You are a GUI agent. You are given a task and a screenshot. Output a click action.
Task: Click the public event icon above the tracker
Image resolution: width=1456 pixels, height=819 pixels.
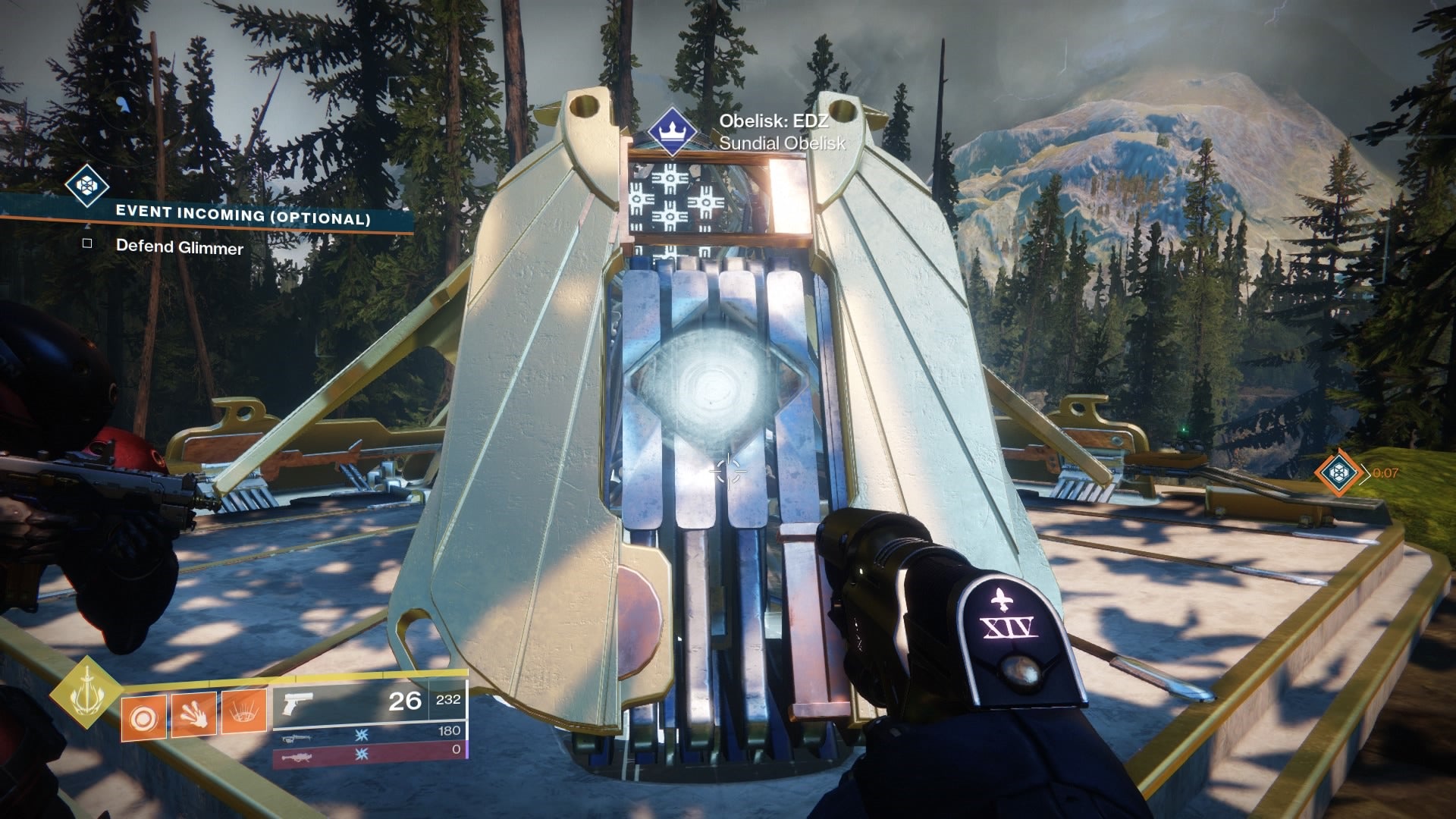(86, 185)
